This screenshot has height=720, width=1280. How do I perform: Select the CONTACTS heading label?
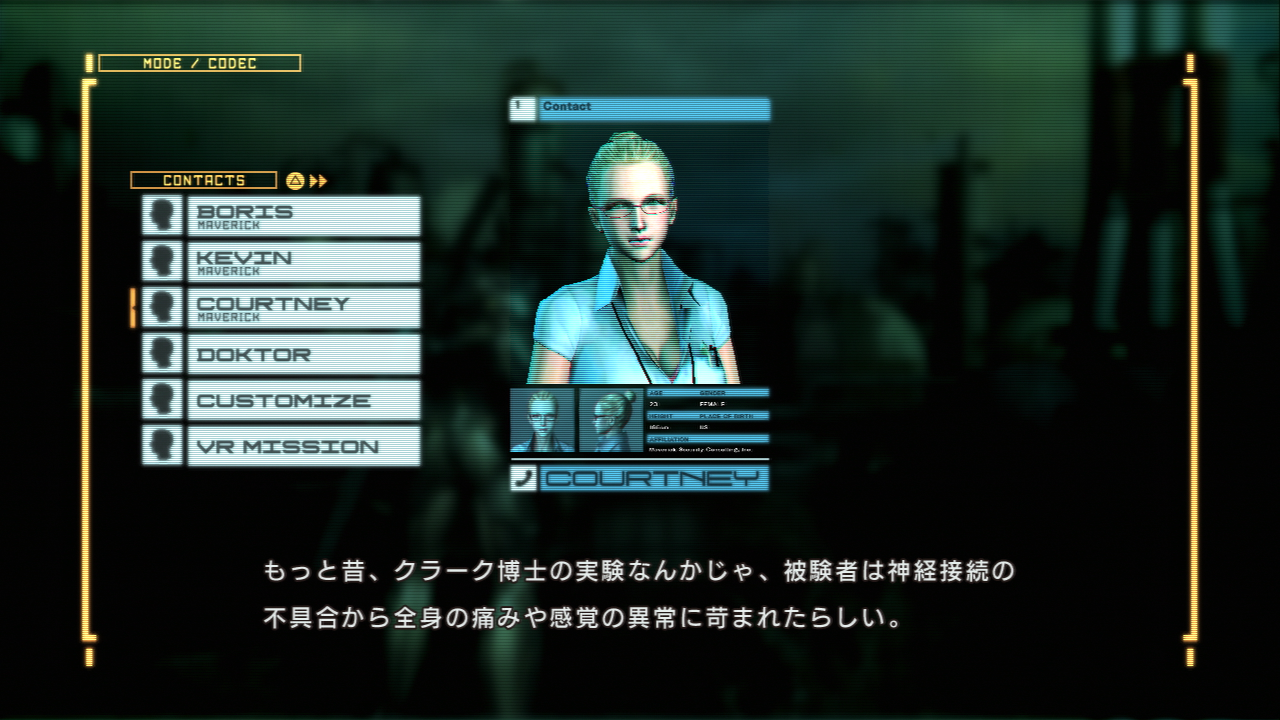click(204, 180)
